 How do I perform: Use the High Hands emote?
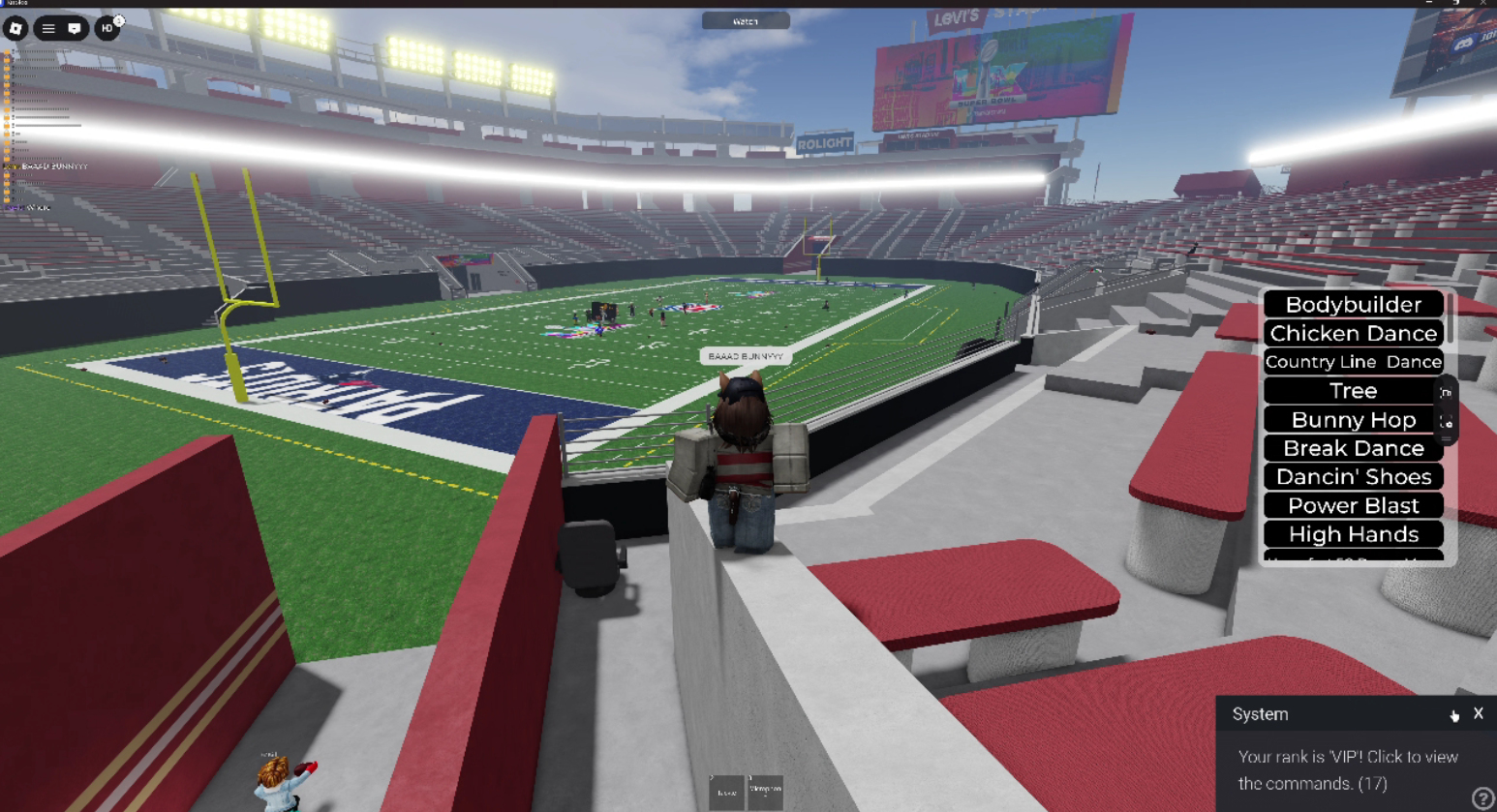(x=1353, y=534)
